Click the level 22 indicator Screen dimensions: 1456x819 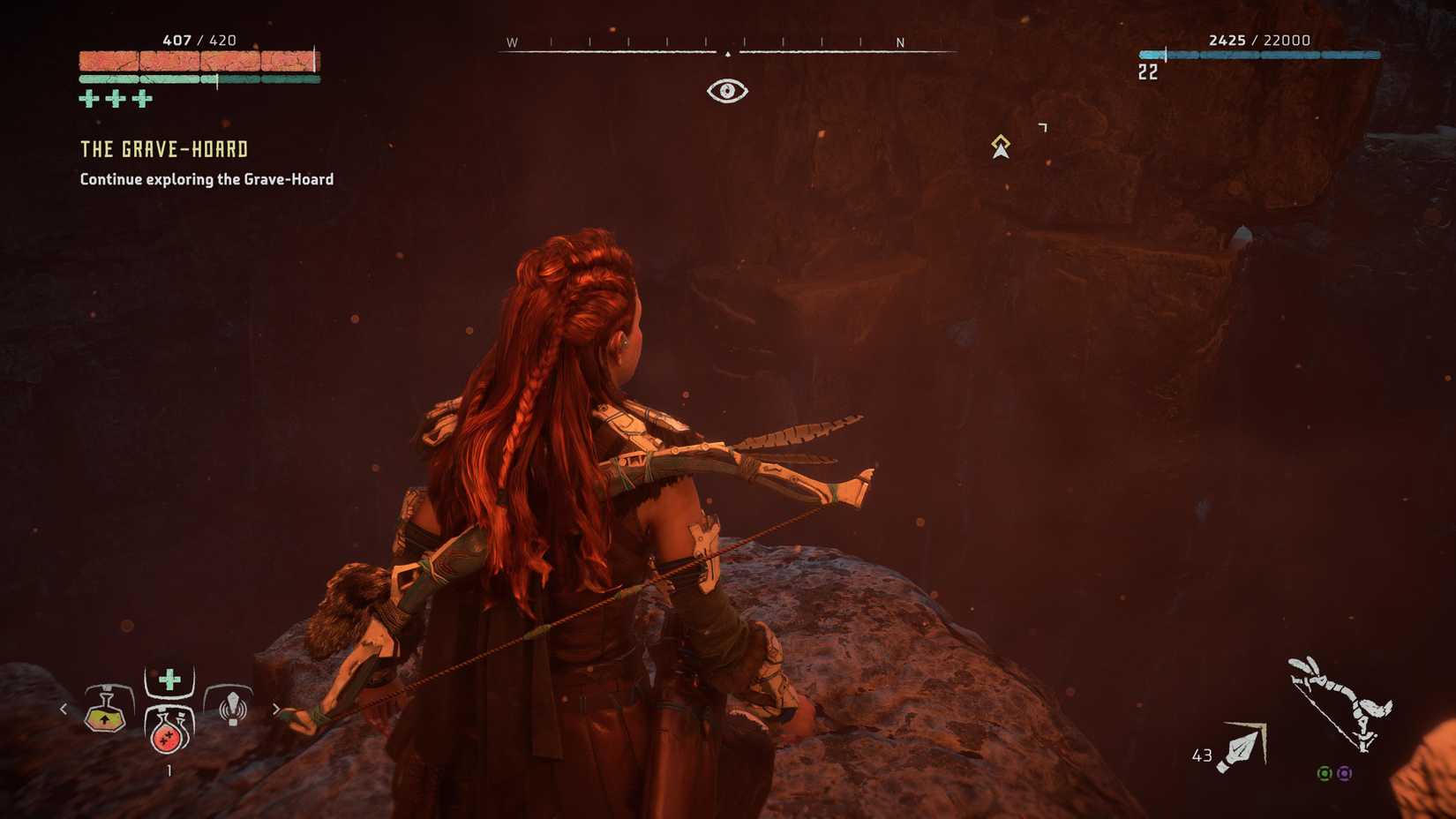(x=1147, y=72)
